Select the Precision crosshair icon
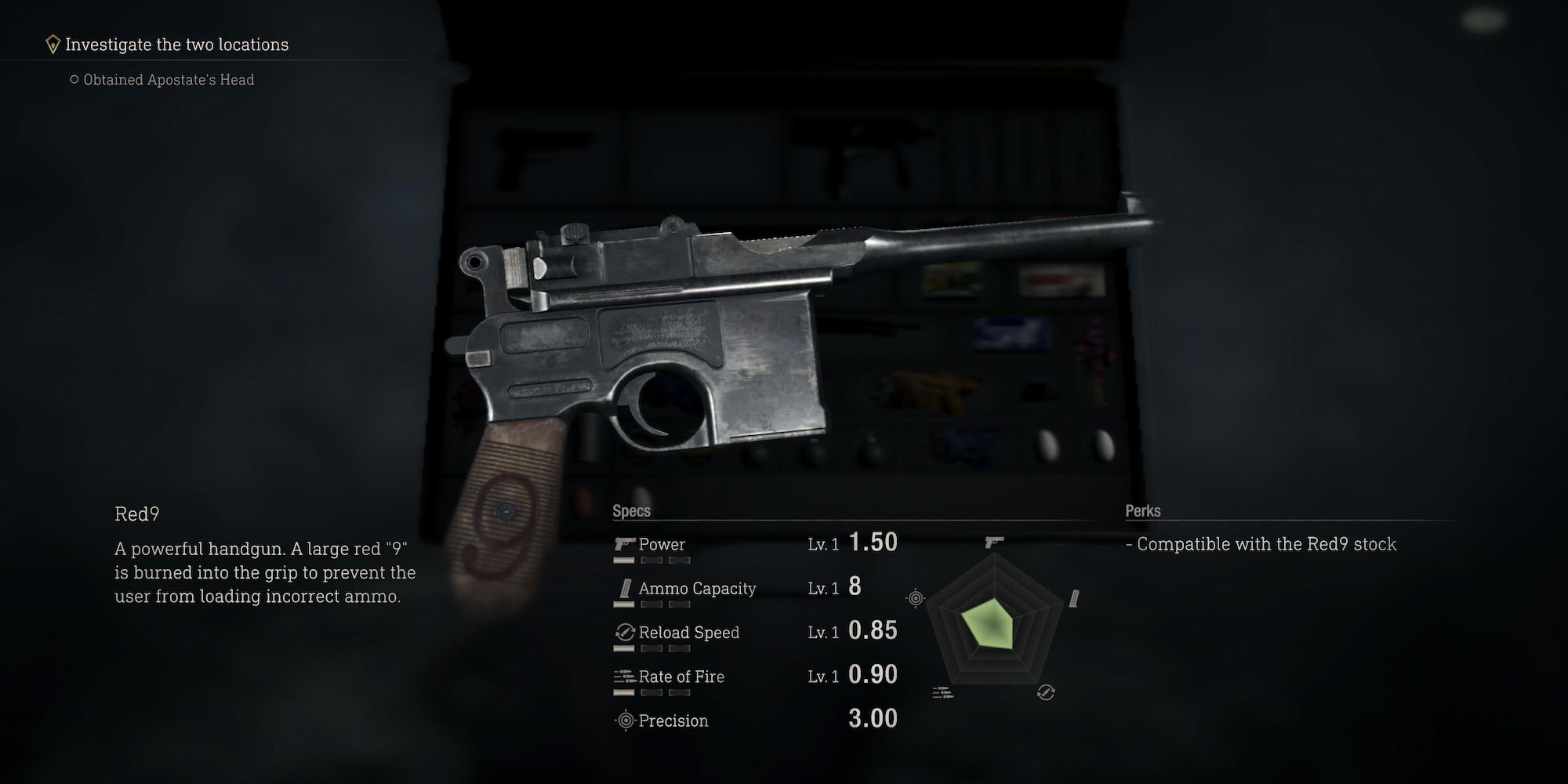Viewport: 1568px width, 784px height. [624, 720]
